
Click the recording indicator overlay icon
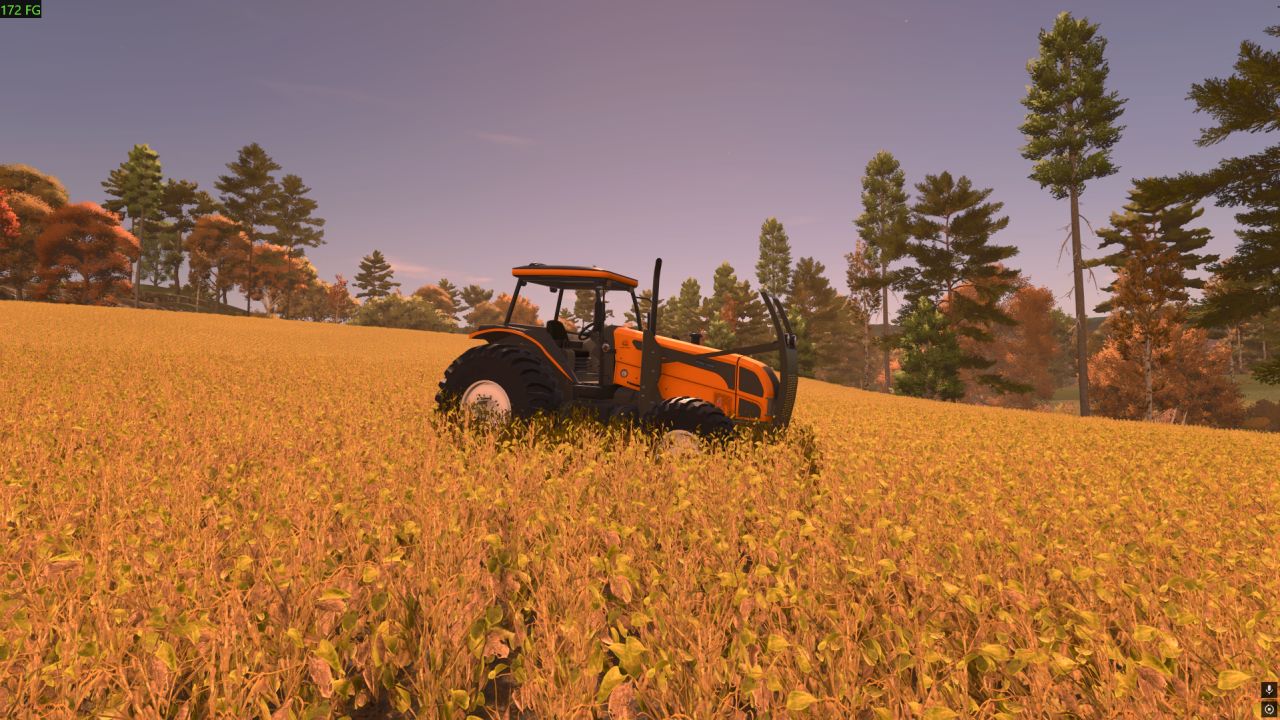(1269, 709)
